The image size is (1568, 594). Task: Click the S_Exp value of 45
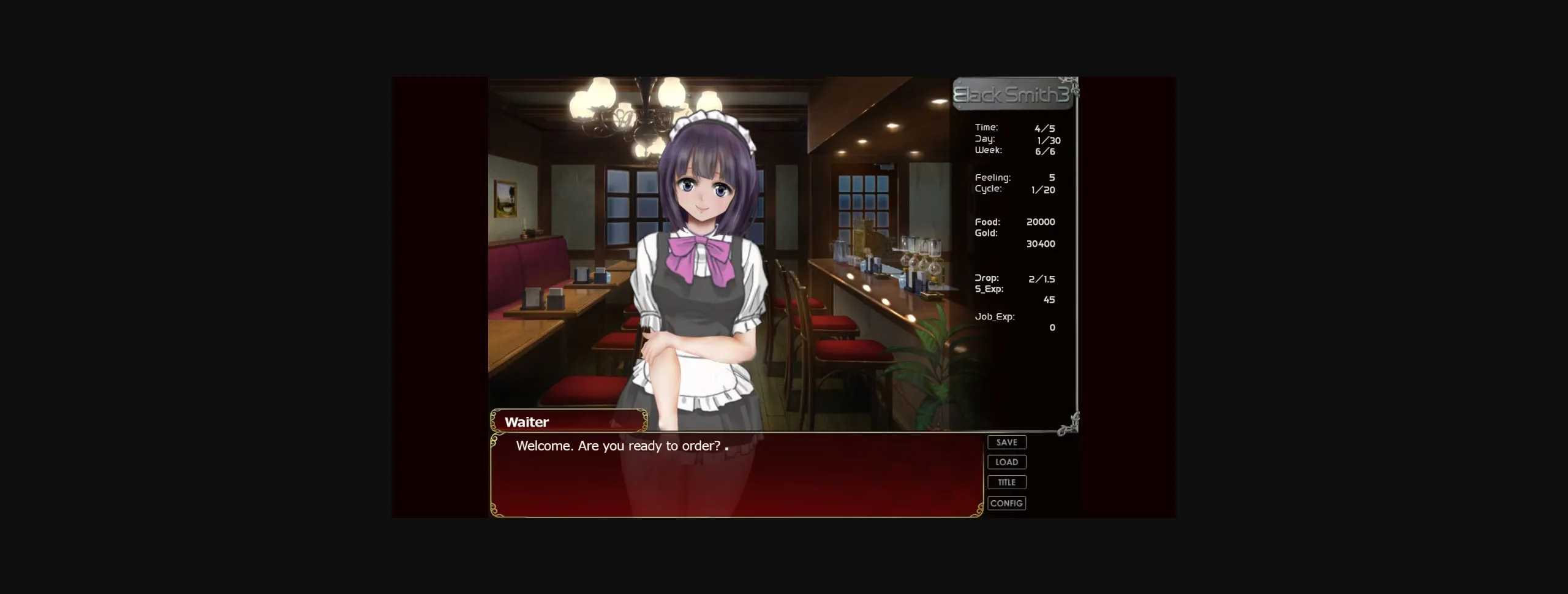click(1049, 300)
